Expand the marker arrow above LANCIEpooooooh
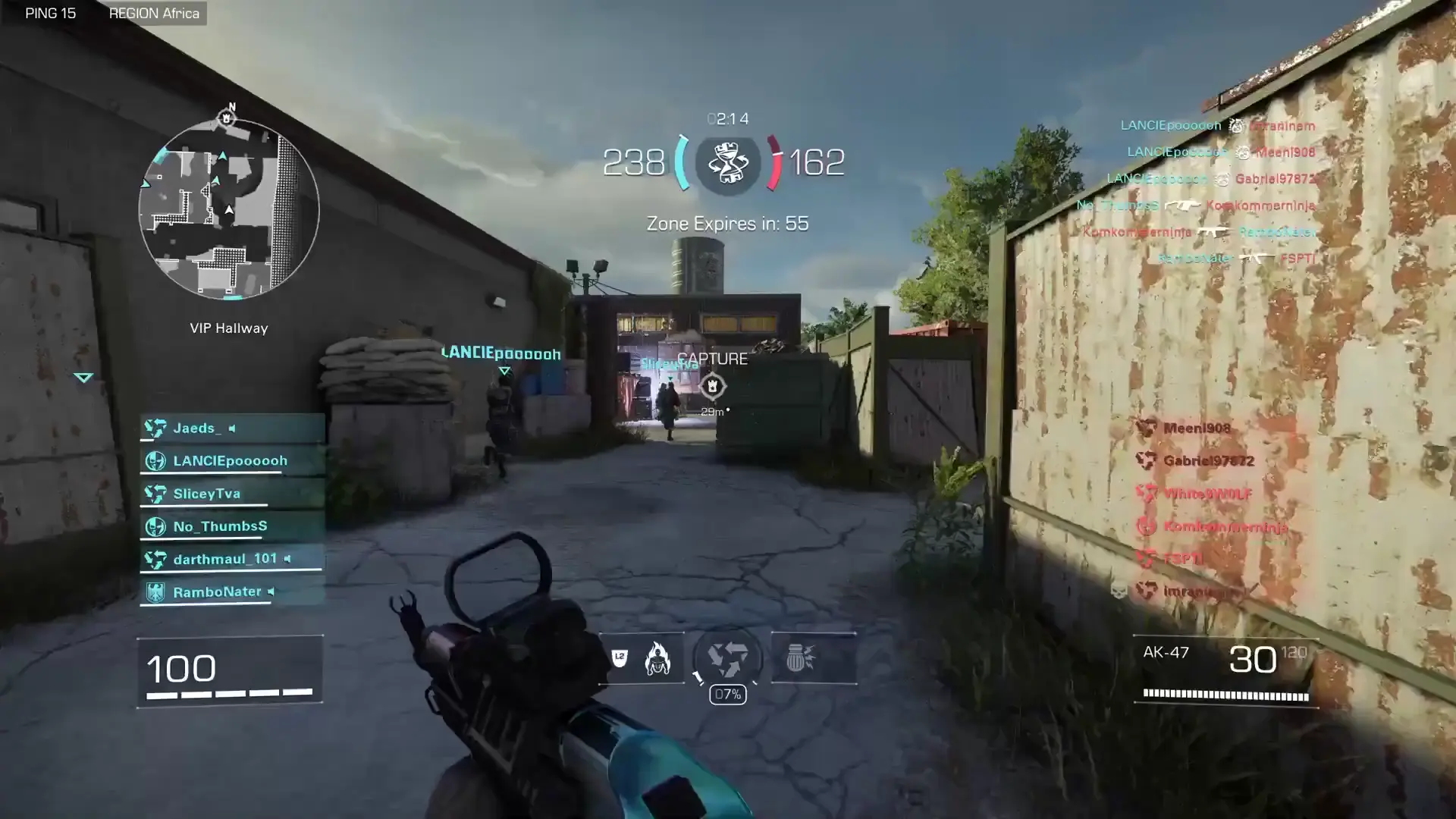Screen dimensions: 1456x819 [503, 371]
